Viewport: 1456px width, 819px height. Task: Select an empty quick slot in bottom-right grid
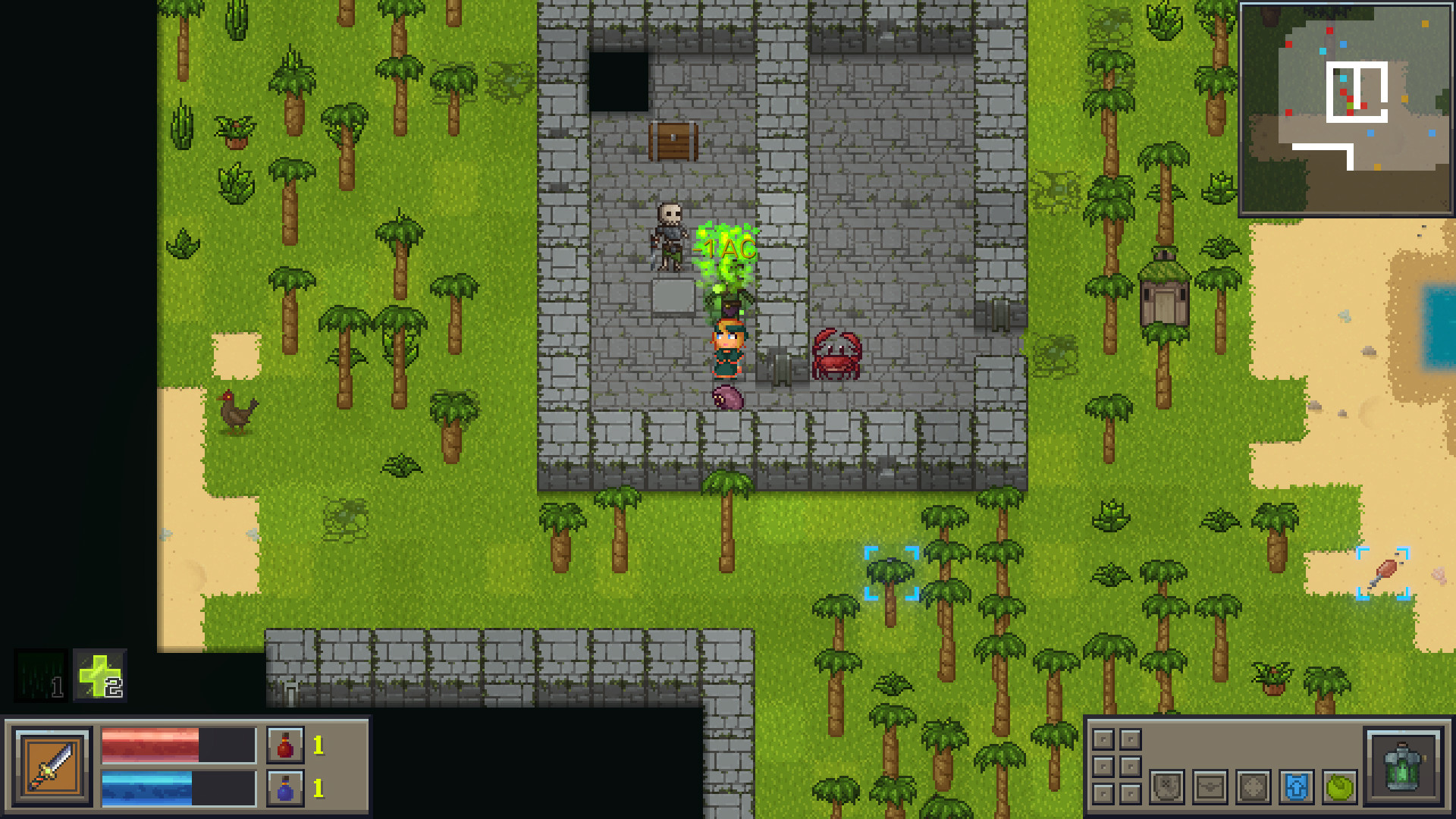click(1104, 739)
